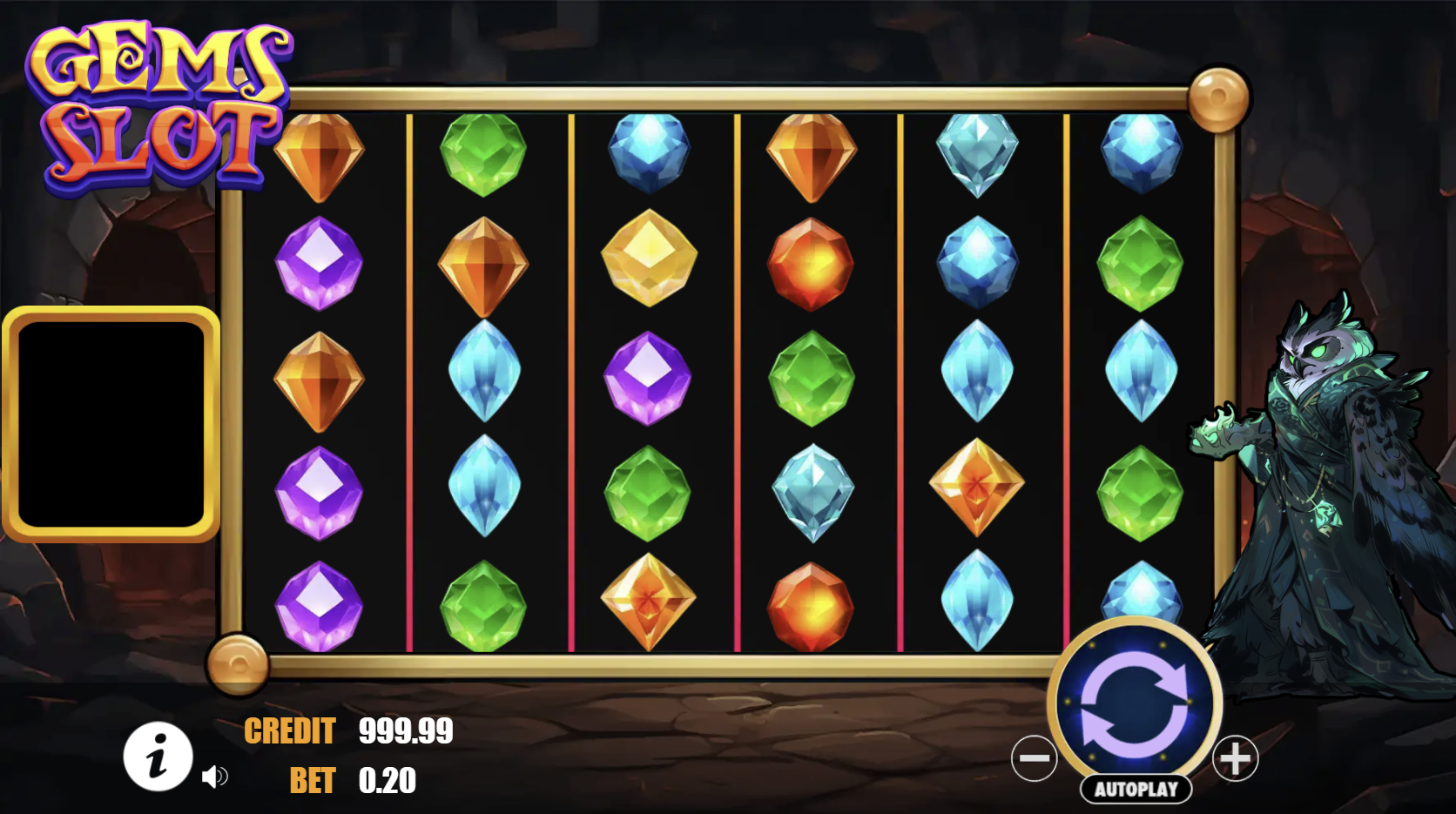Activate the Autoplay button
The image size is (1456, 814).
(x=1136, y=789)
